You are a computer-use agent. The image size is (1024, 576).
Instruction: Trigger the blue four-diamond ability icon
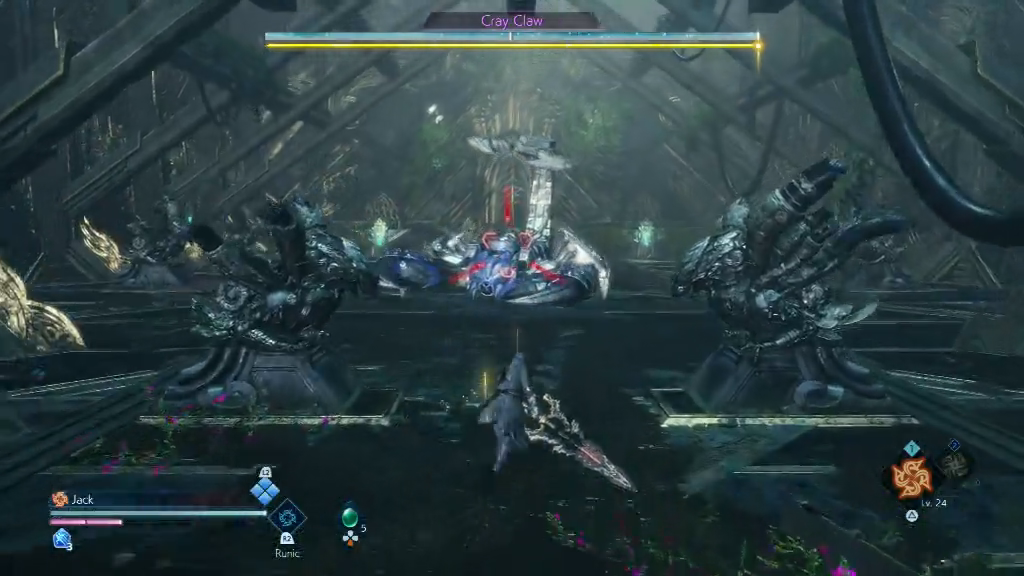pos(265,491)
